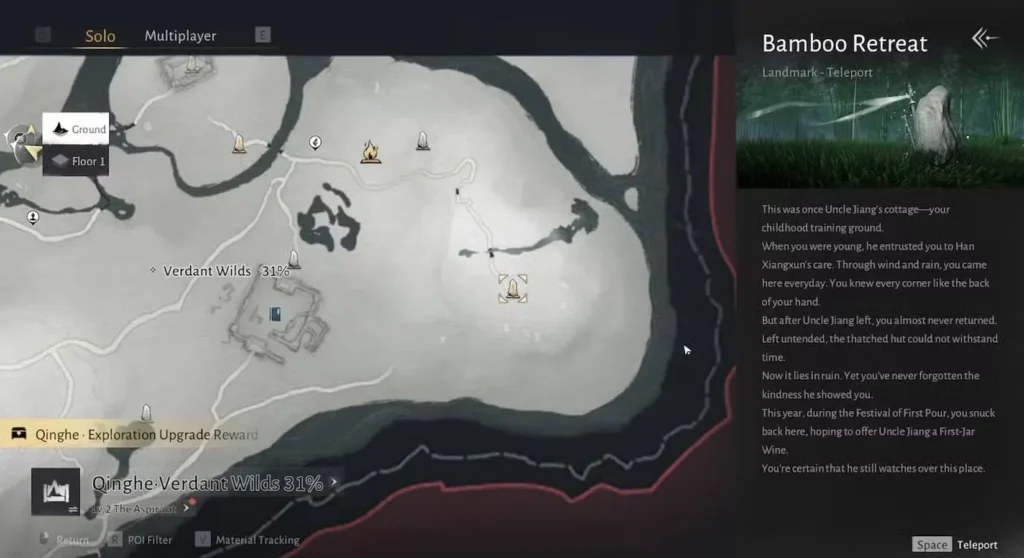
Task: Switch to the Multiplayer map tab
Action: pyautogui.click(x=180, y=36)
